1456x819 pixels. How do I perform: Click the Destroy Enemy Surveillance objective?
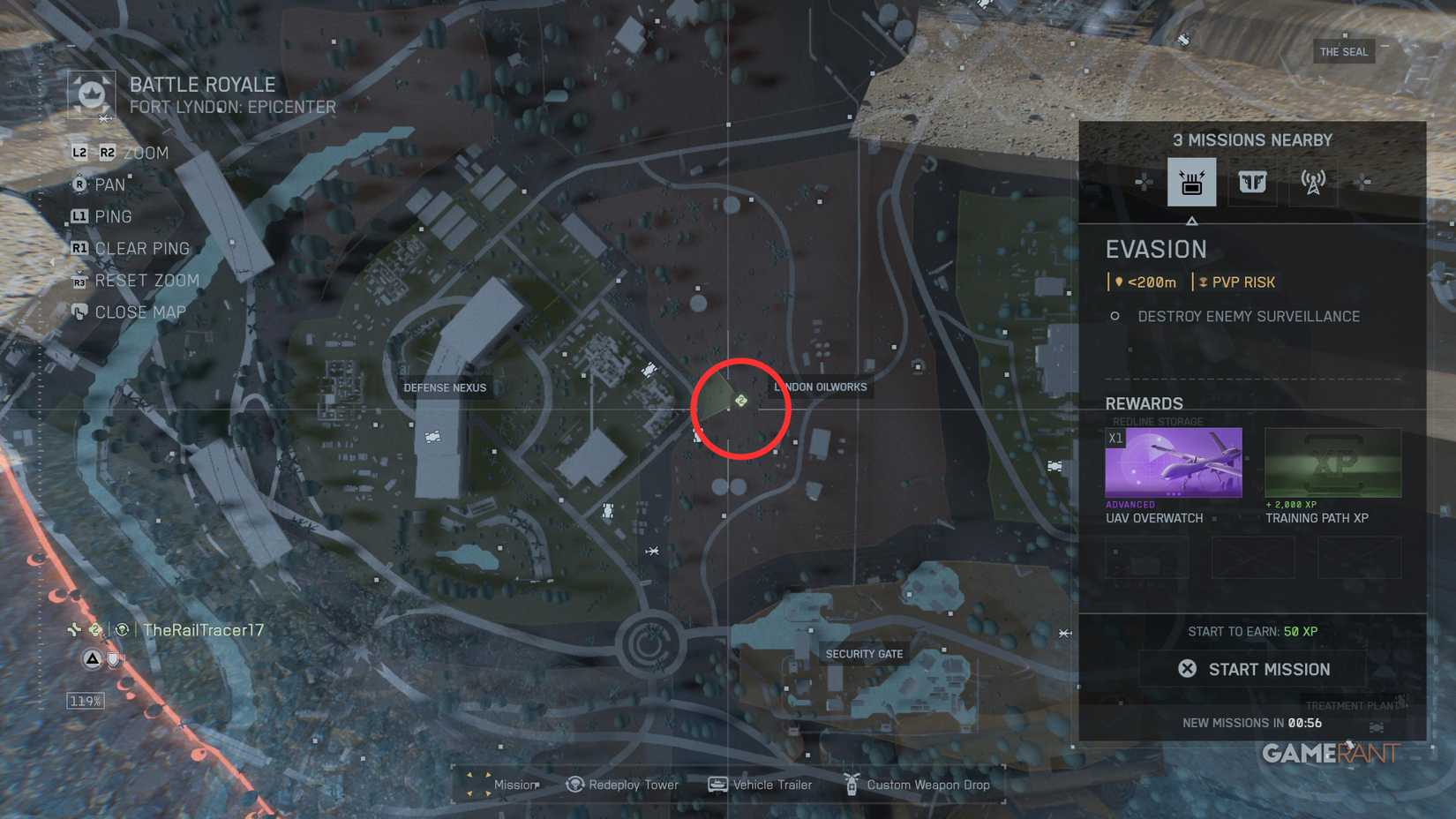click(1248, 316)
